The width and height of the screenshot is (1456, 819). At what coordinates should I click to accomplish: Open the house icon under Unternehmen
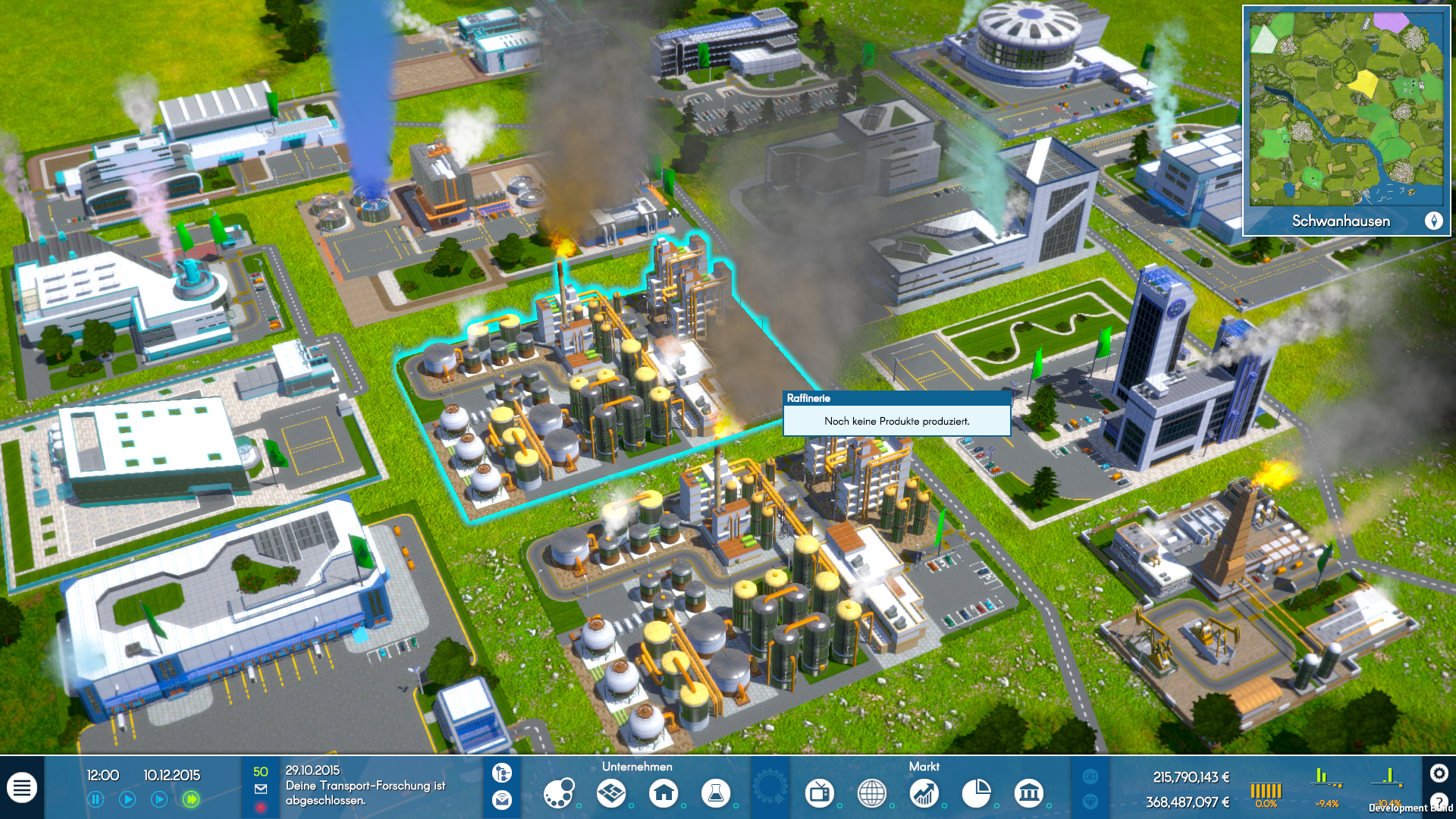(664, 794)
